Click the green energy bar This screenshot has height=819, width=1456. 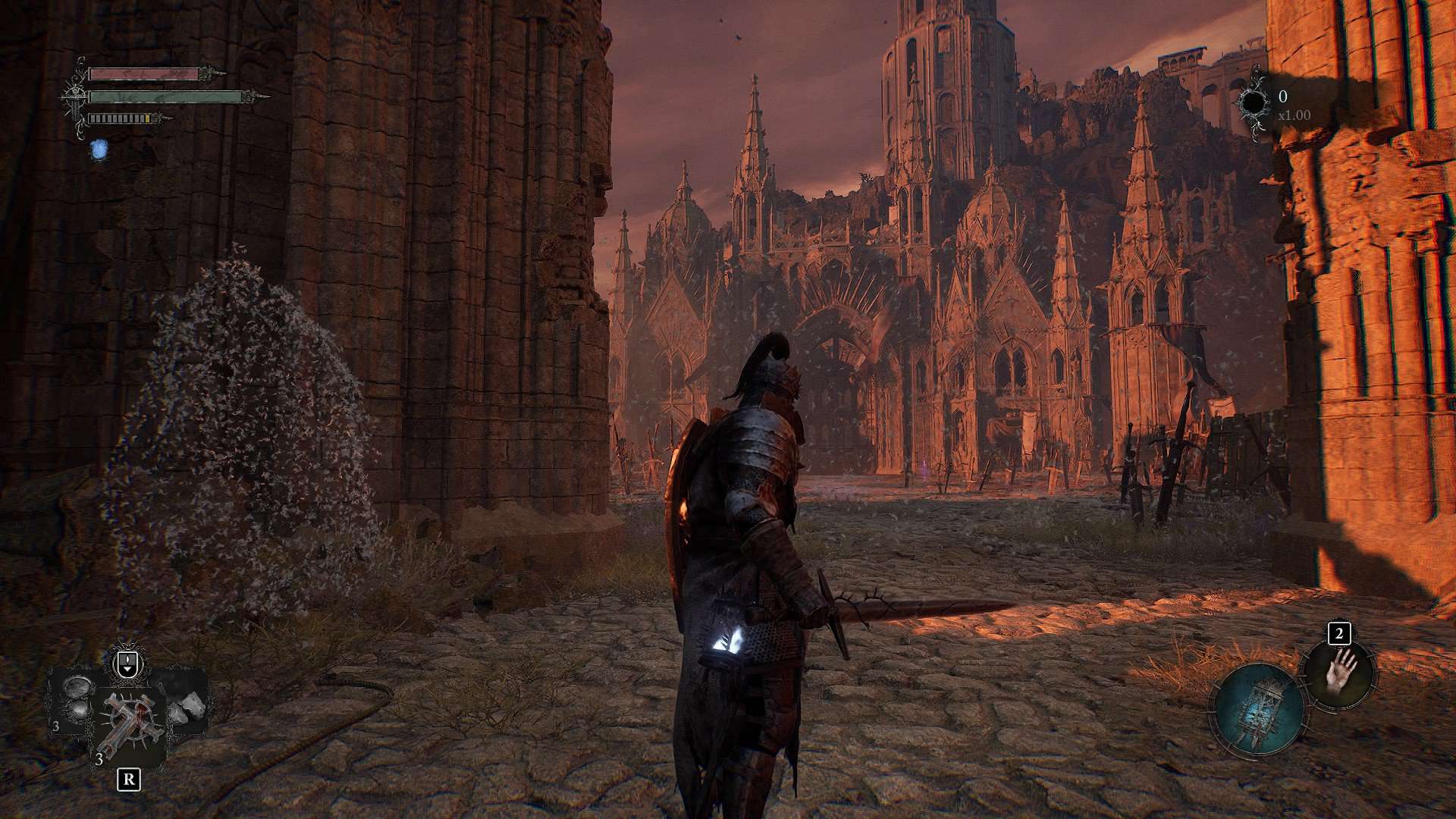click(164, 97)
